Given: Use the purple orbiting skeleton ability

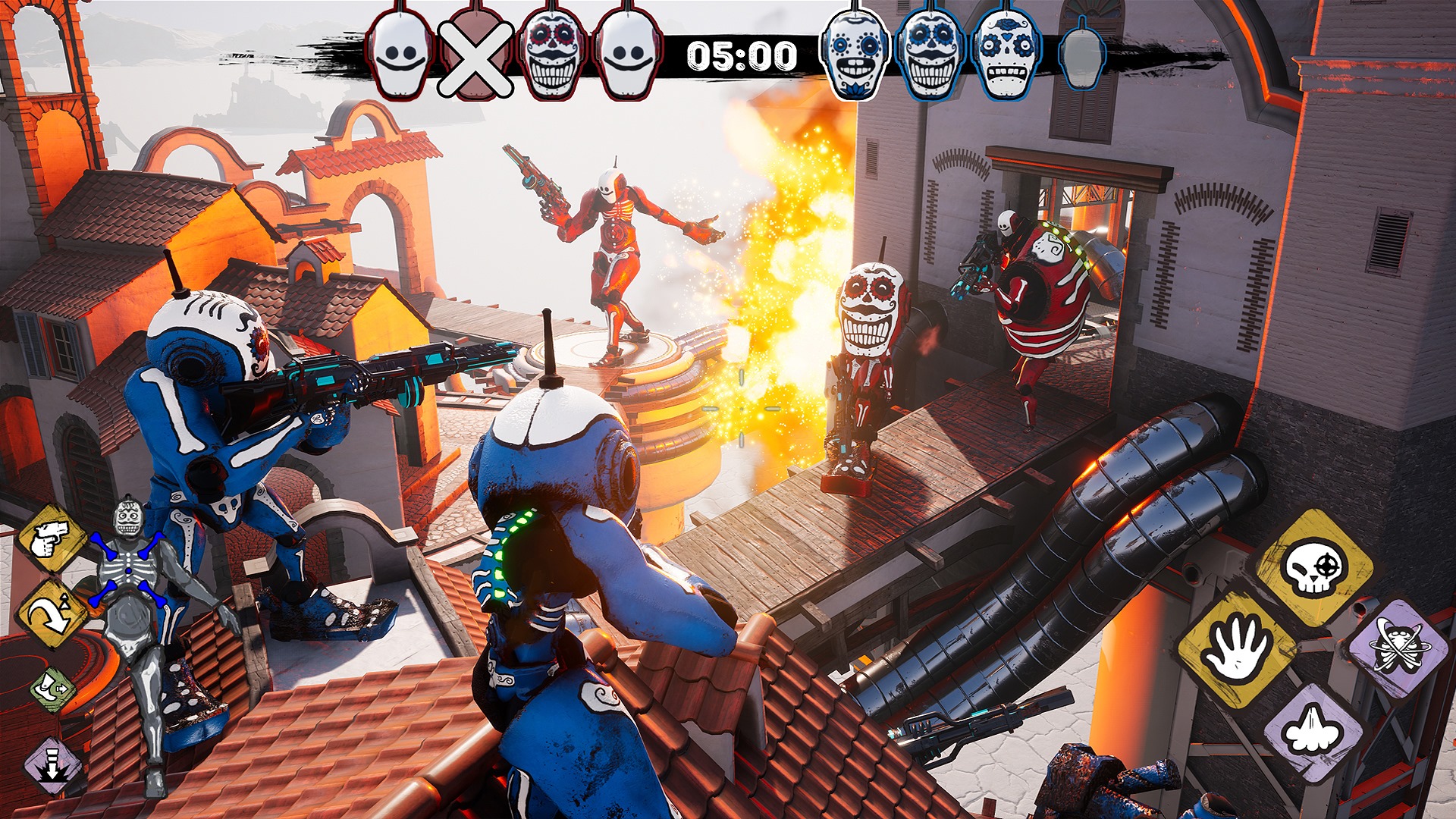Looking at the screenshot, I should click(x=1398, y=648).
